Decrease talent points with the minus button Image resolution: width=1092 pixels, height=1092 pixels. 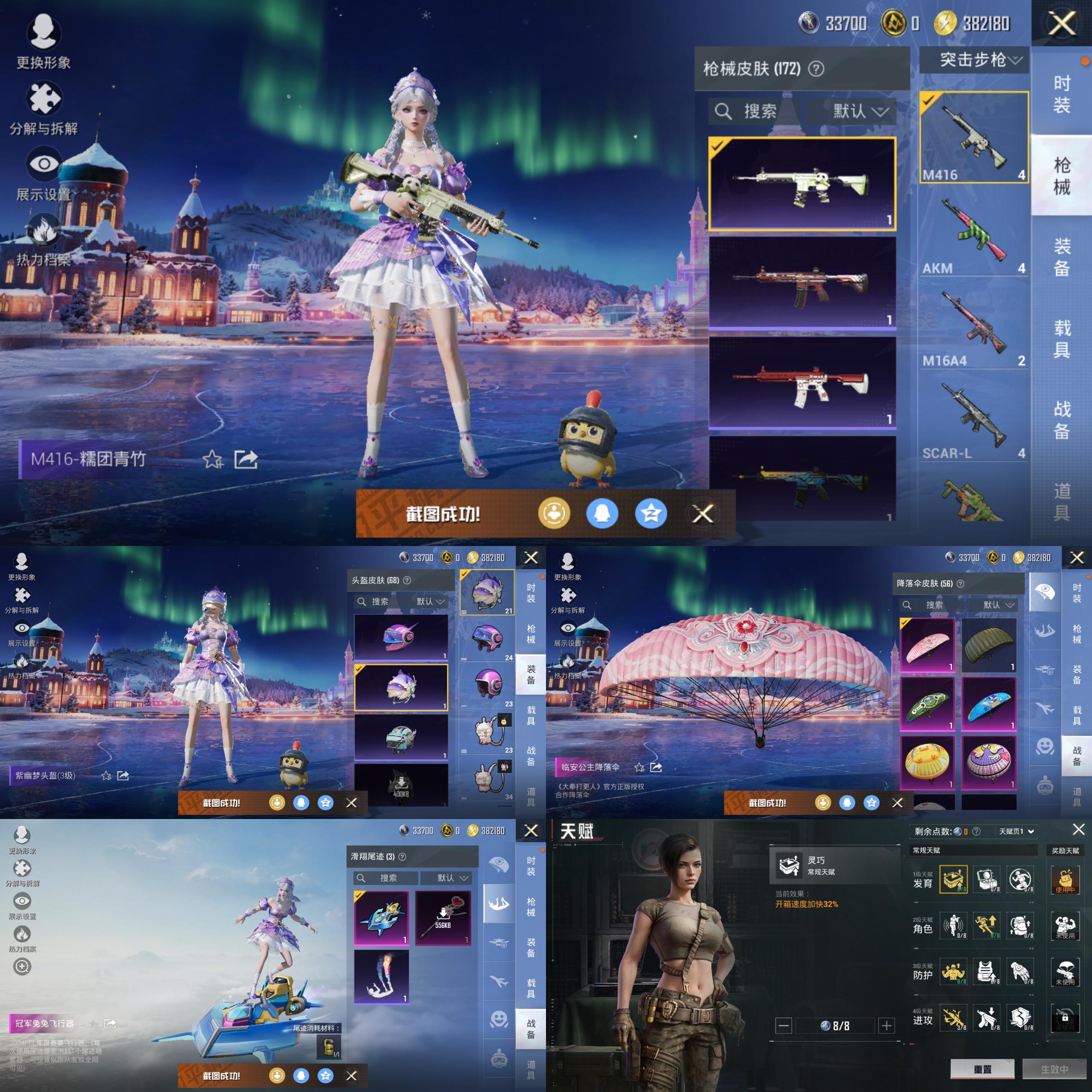point(784,1025)
